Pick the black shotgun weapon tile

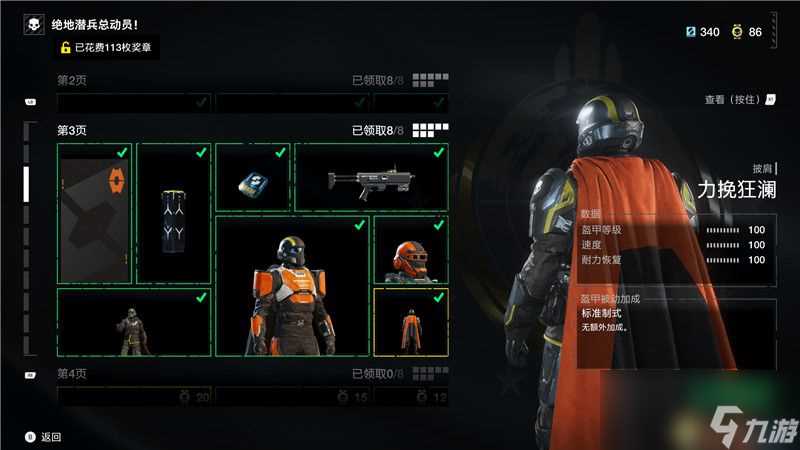click(x=371, y=178)
